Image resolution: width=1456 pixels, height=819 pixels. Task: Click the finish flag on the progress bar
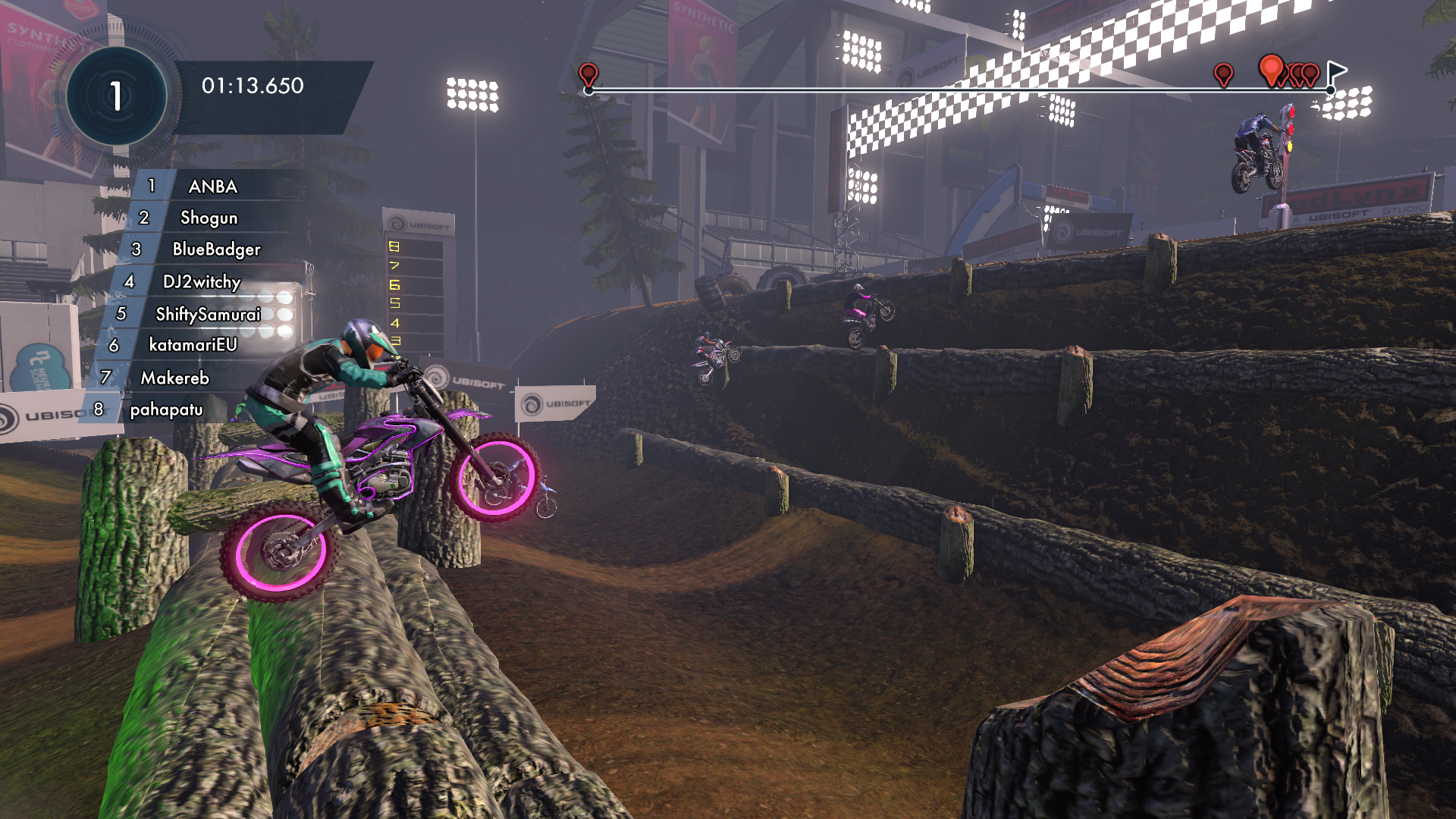[x=1336, y=74]
